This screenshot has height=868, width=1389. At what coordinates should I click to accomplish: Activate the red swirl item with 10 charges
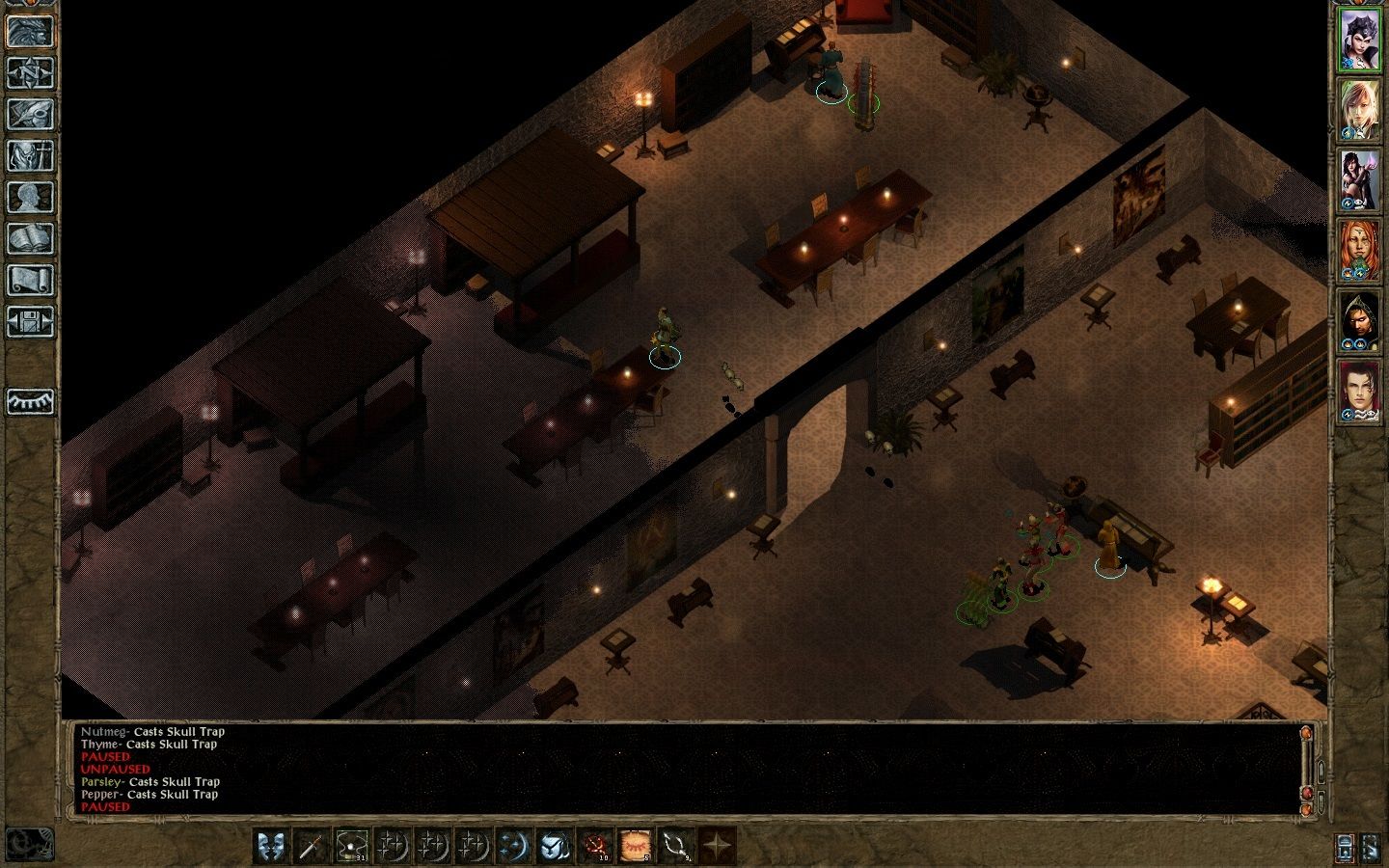pos(595,846)
